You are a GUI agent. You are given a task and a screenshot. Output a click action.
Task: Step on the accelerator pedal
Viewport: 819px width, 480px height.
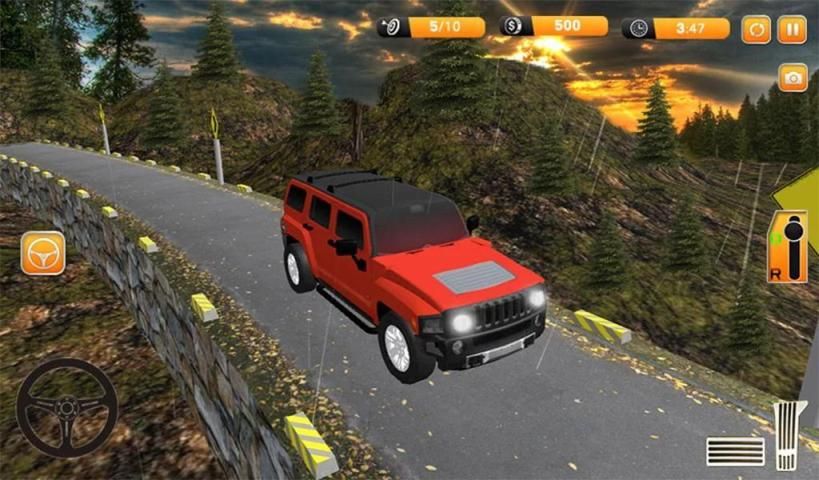click(789, 435)
